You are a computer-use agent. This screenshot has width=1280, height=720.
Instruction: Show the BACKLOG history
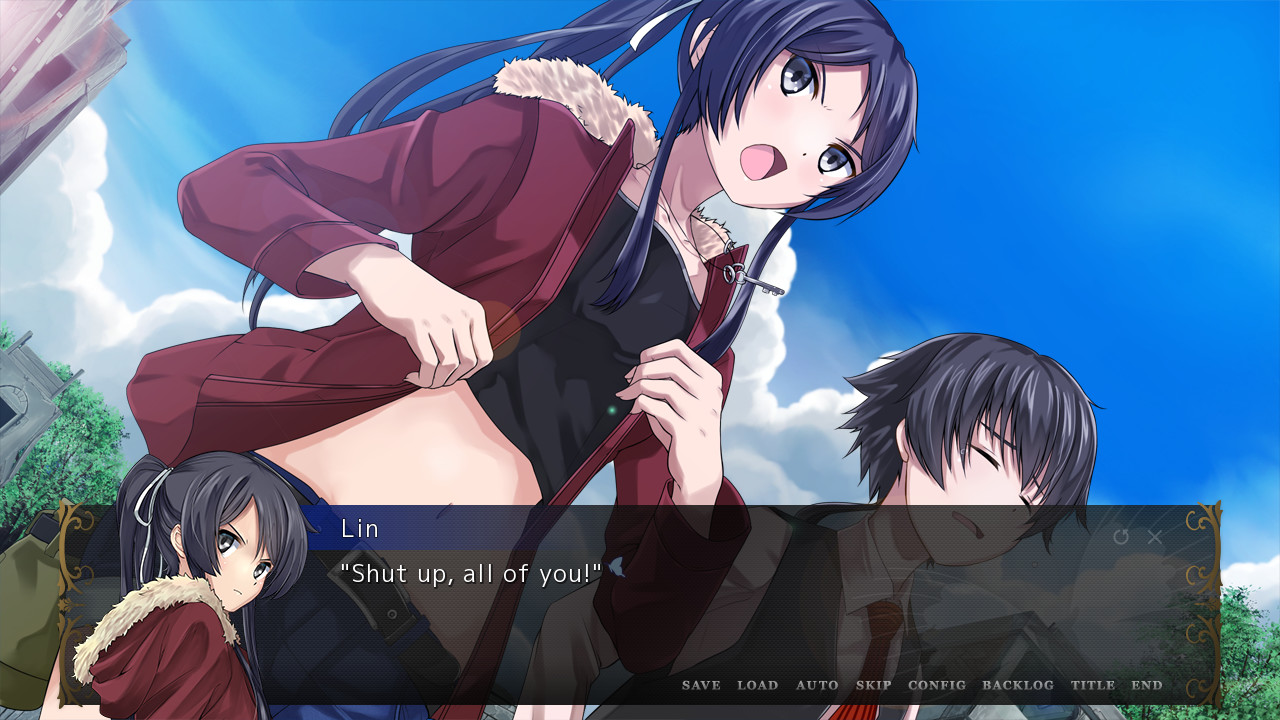click(x=1018, y=685)
